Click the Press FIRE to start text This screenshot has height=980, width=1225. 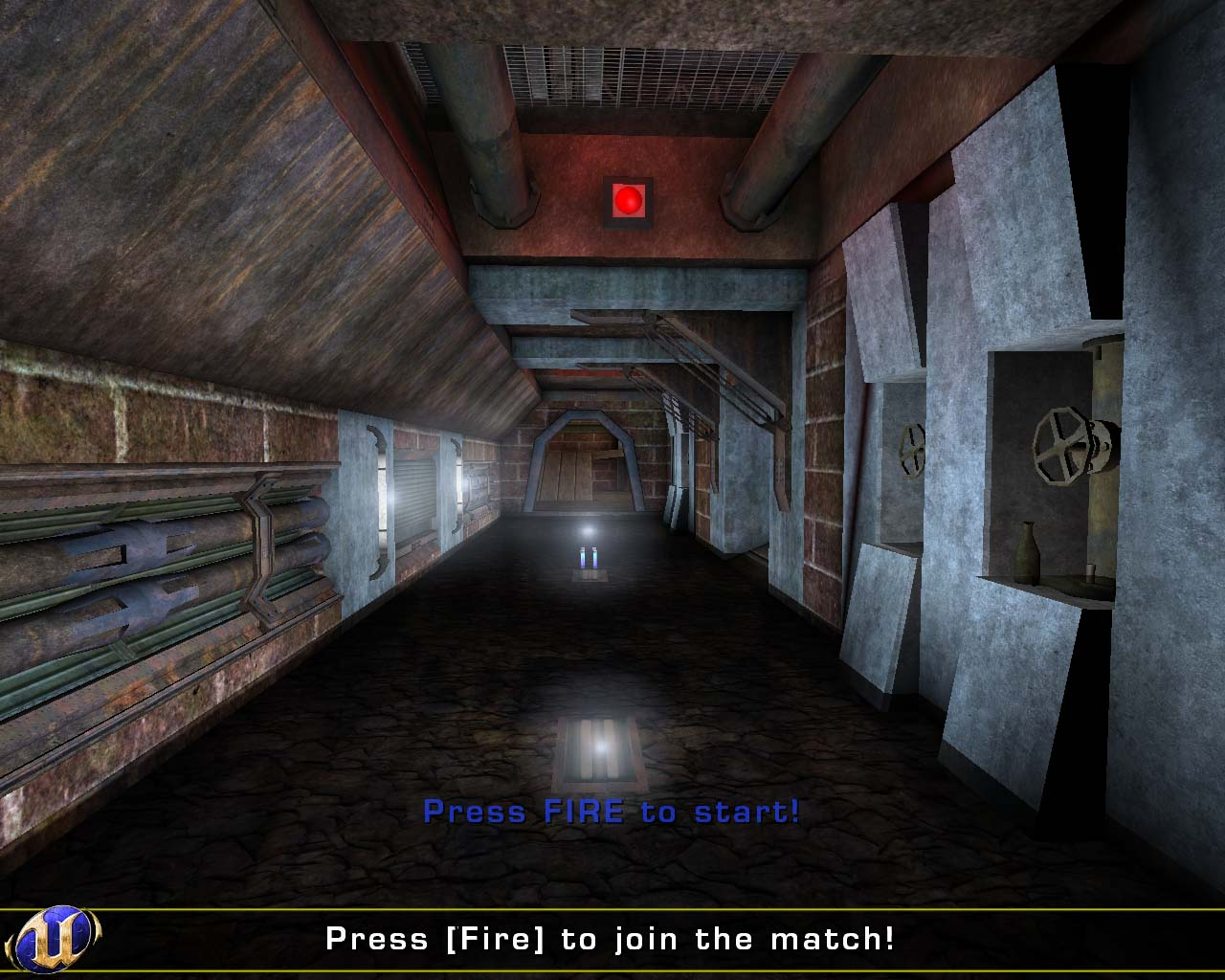[612, 813]
